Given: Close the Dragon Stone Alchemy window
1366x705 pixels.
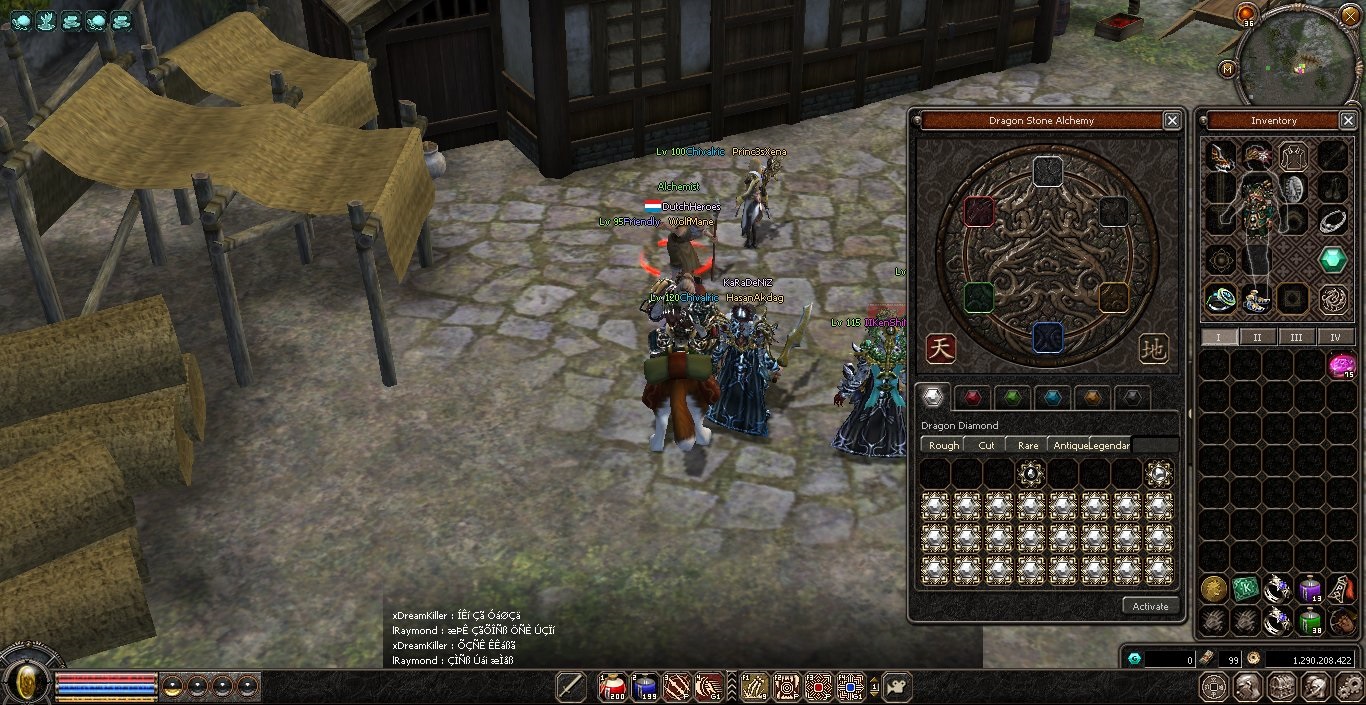Looking at the screenshot, I should [x=1172, y=121].
